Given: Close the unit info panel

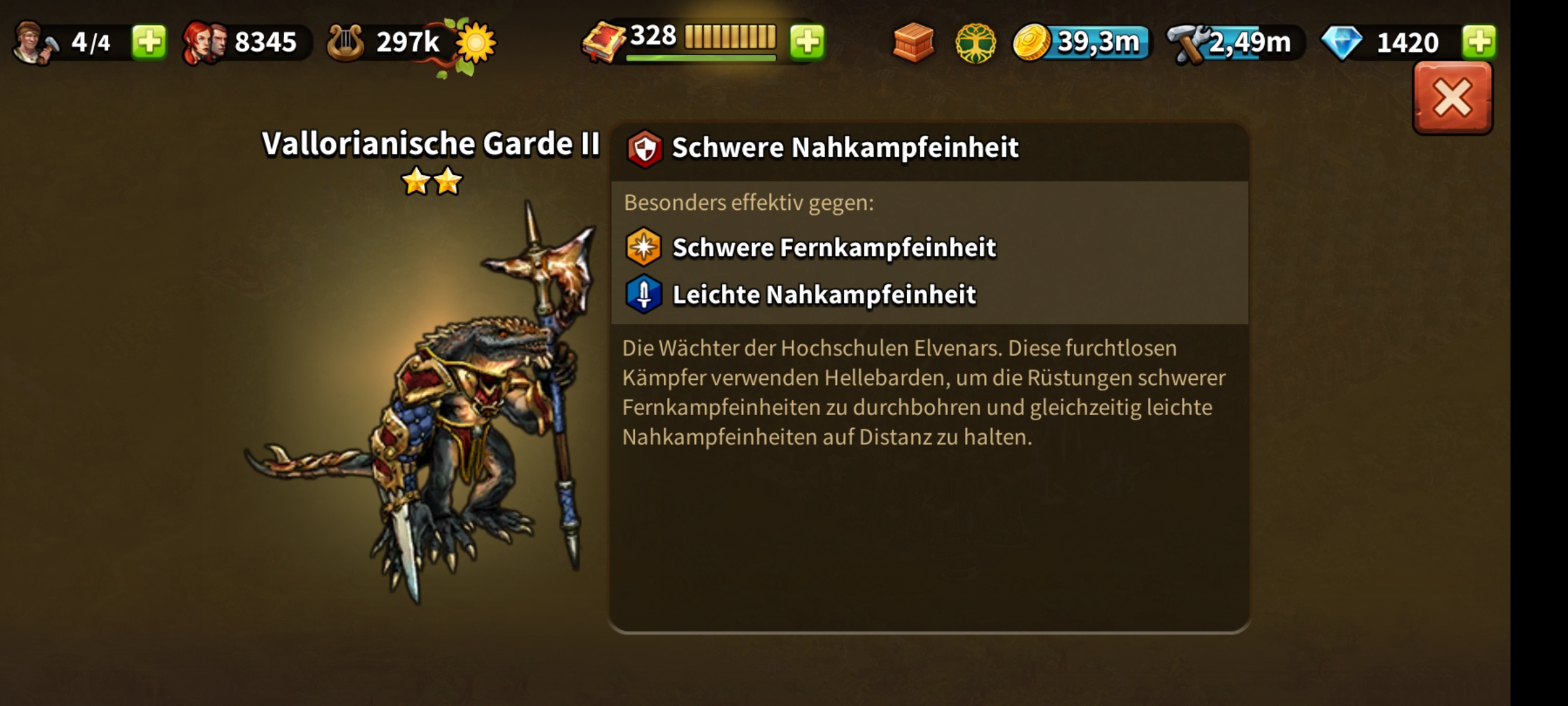Looking at the screenshot, I should (1452, 99).
